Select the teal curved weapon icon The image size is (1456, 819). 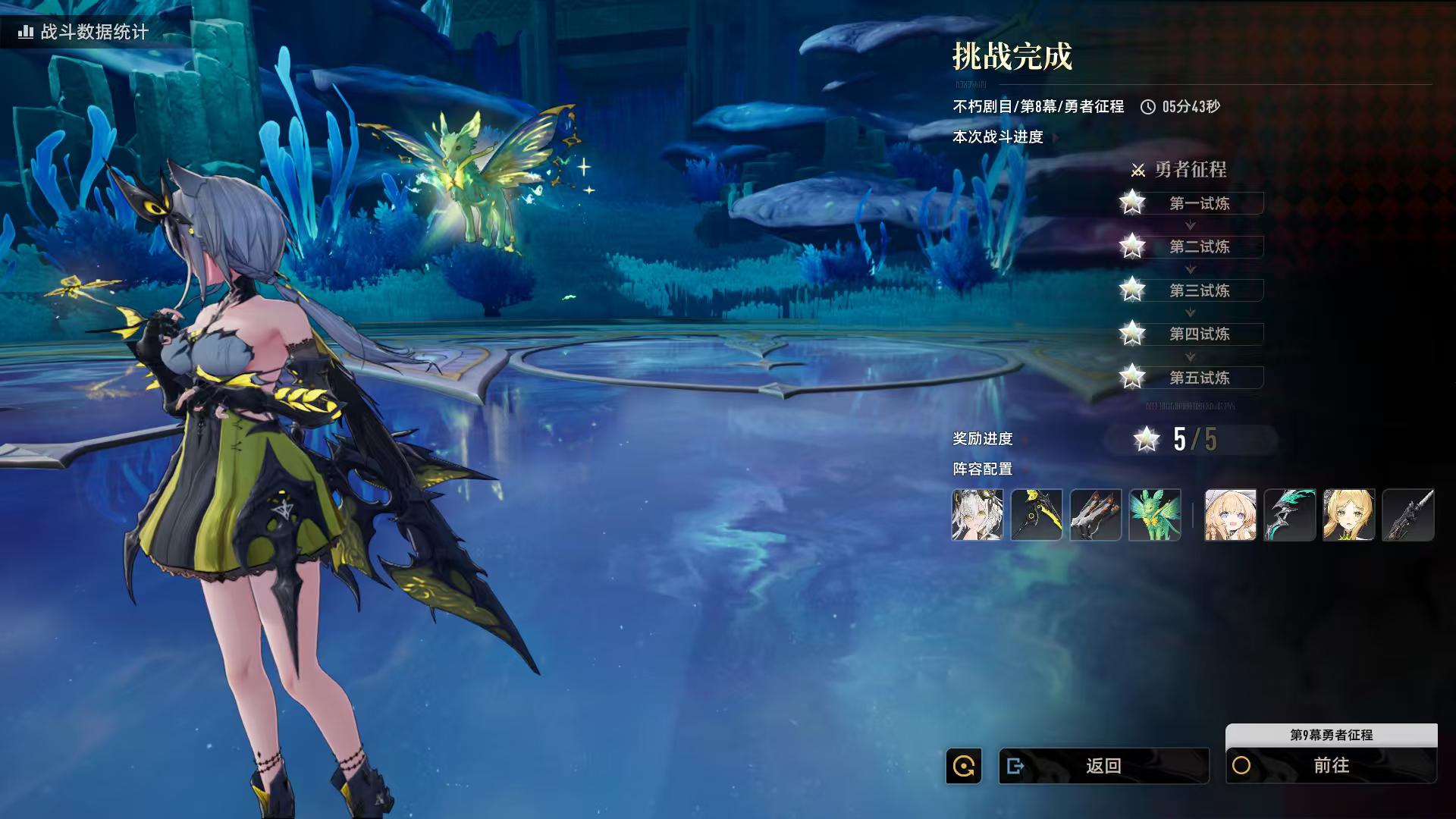pos(1290,515)
